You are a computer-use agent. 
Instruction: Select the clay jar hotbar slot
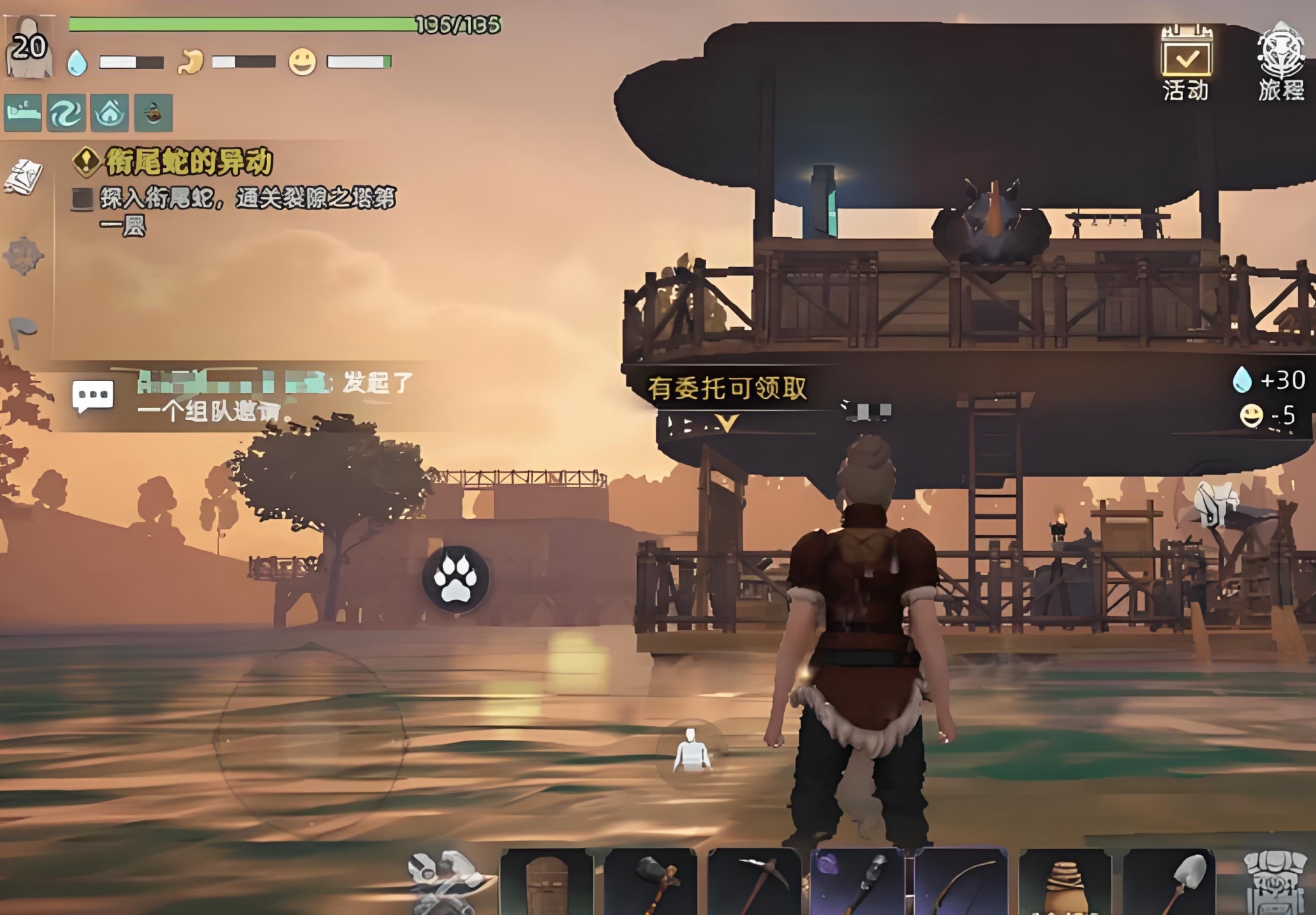(1065, 881)
